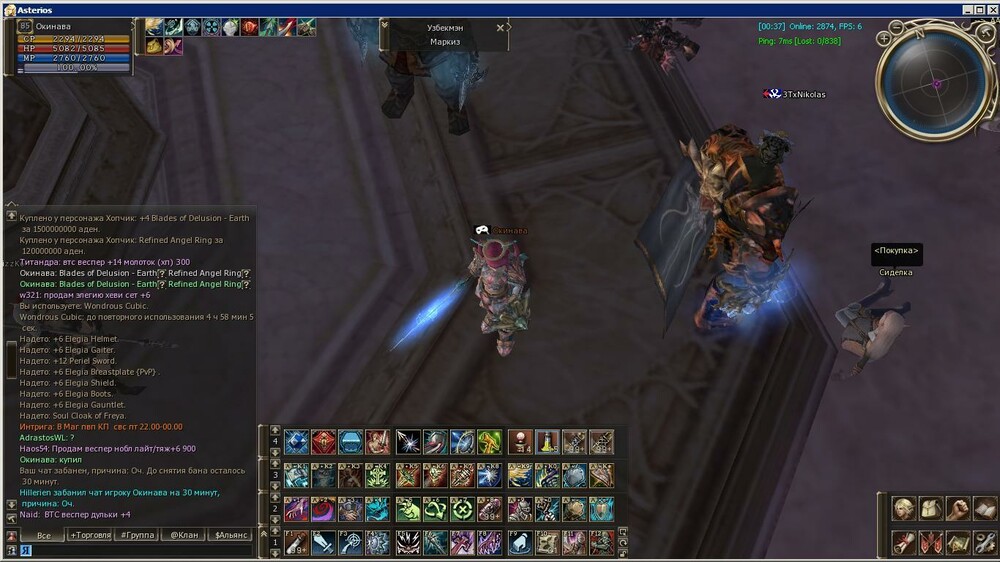Viewport: 1000px width, 562px height.
Task: Click the radar minimap
Action: click(x=936, y=83)
